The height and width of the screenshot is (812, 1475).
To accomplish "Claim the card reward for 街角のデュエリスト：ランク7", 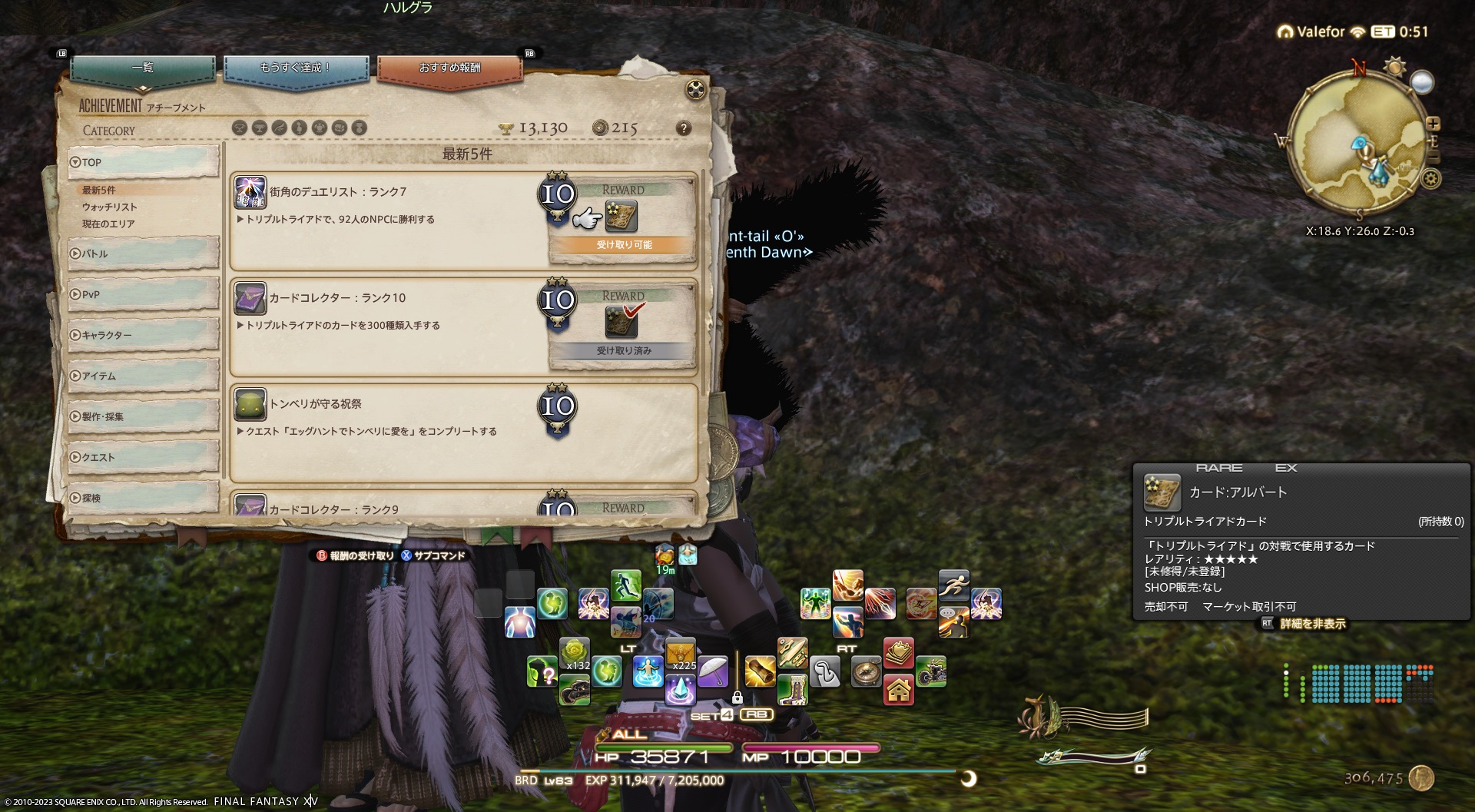I will 621,217.
